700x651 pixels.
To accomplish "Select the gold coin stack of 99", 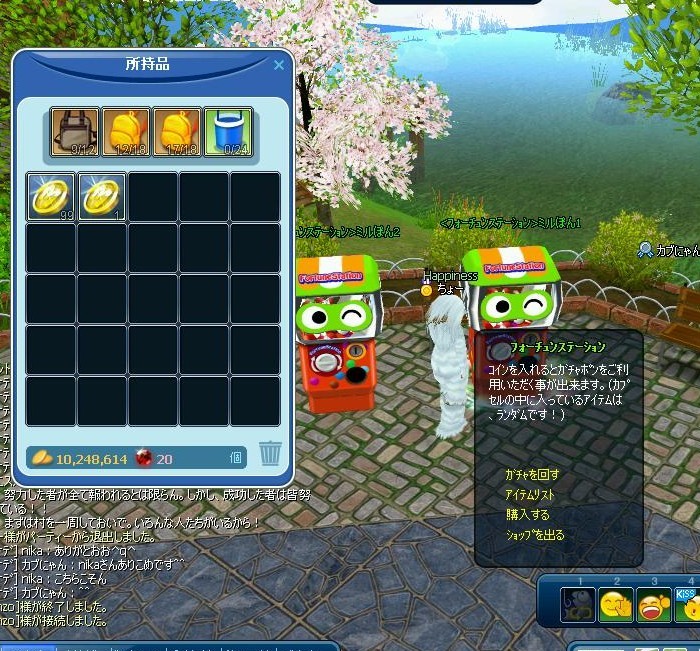I will point(50,196).
